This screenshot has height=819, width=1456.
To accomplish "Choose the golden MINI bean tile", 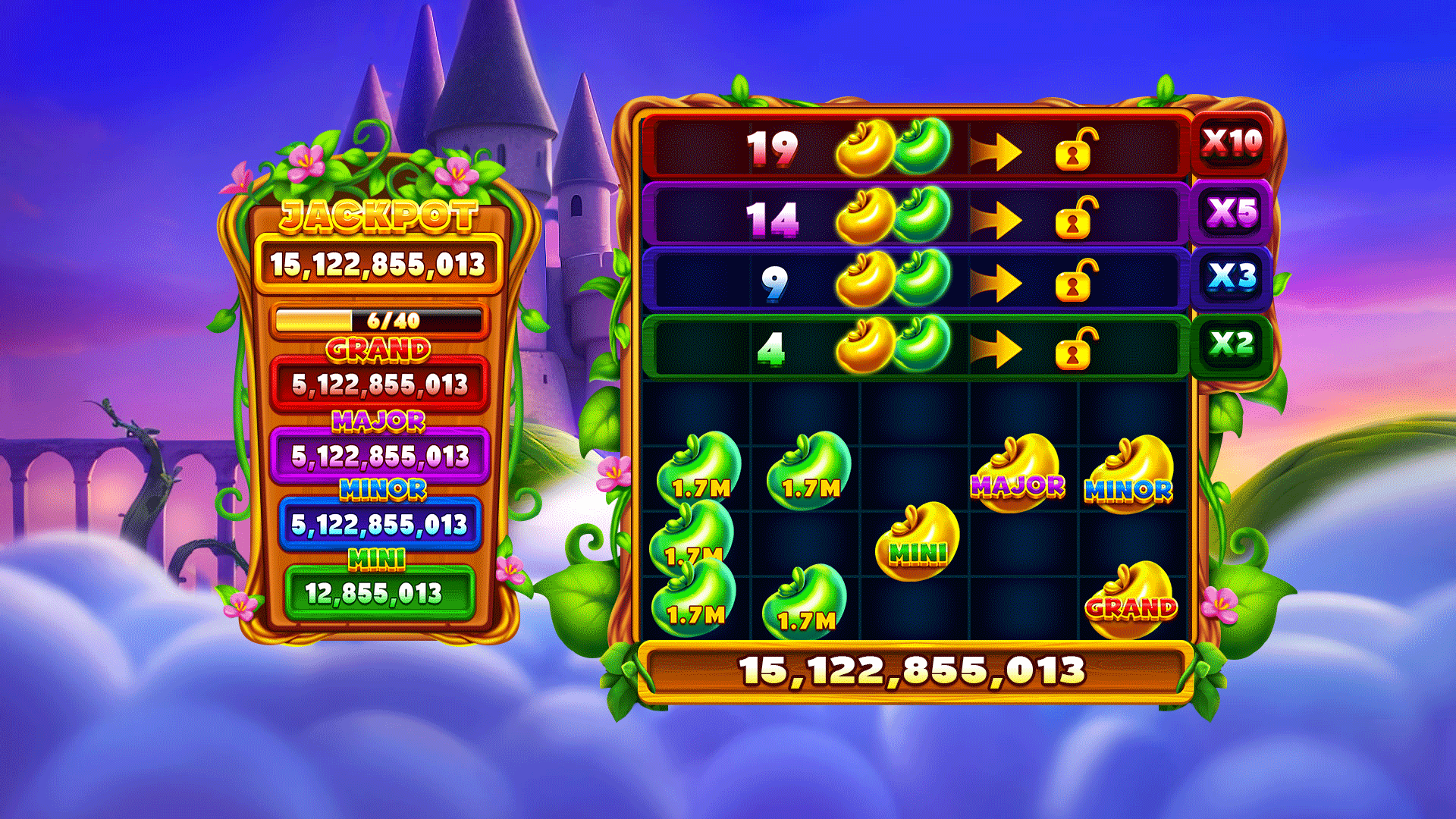I will [x=918, y=541].
